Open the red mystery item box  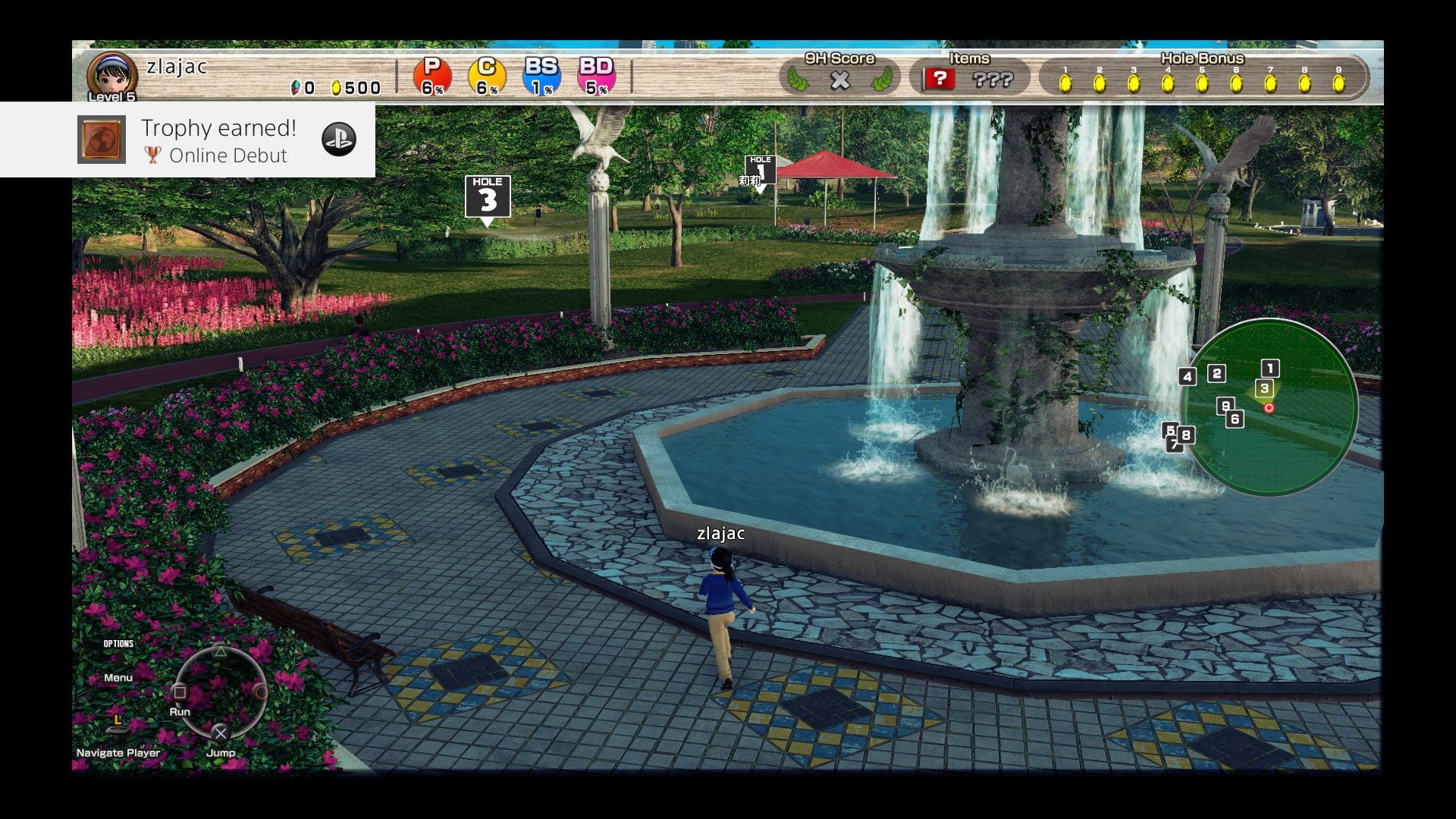[940, 78]
